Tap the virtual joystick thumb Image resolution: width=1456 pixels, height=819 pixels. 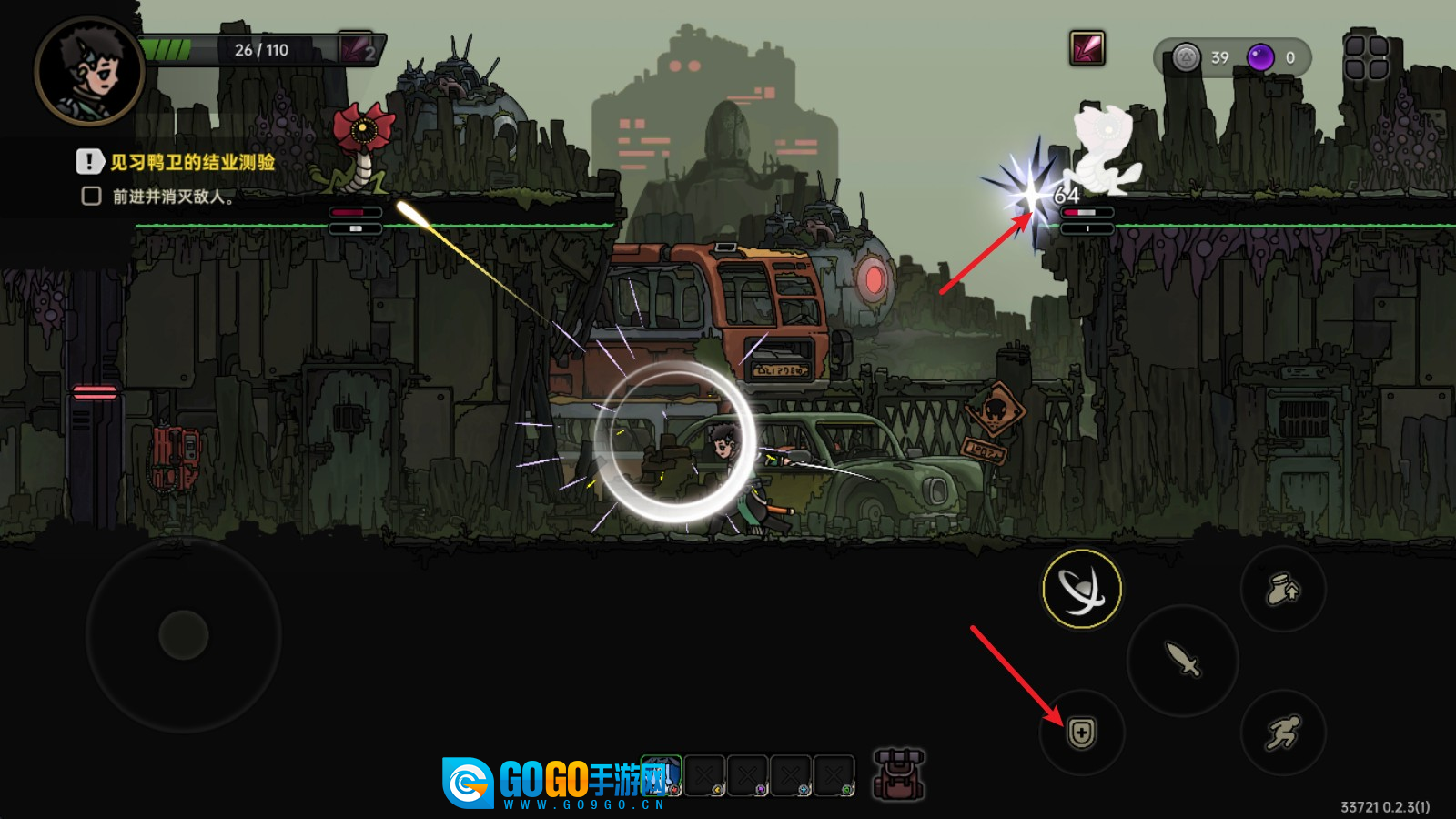(184, 634)
